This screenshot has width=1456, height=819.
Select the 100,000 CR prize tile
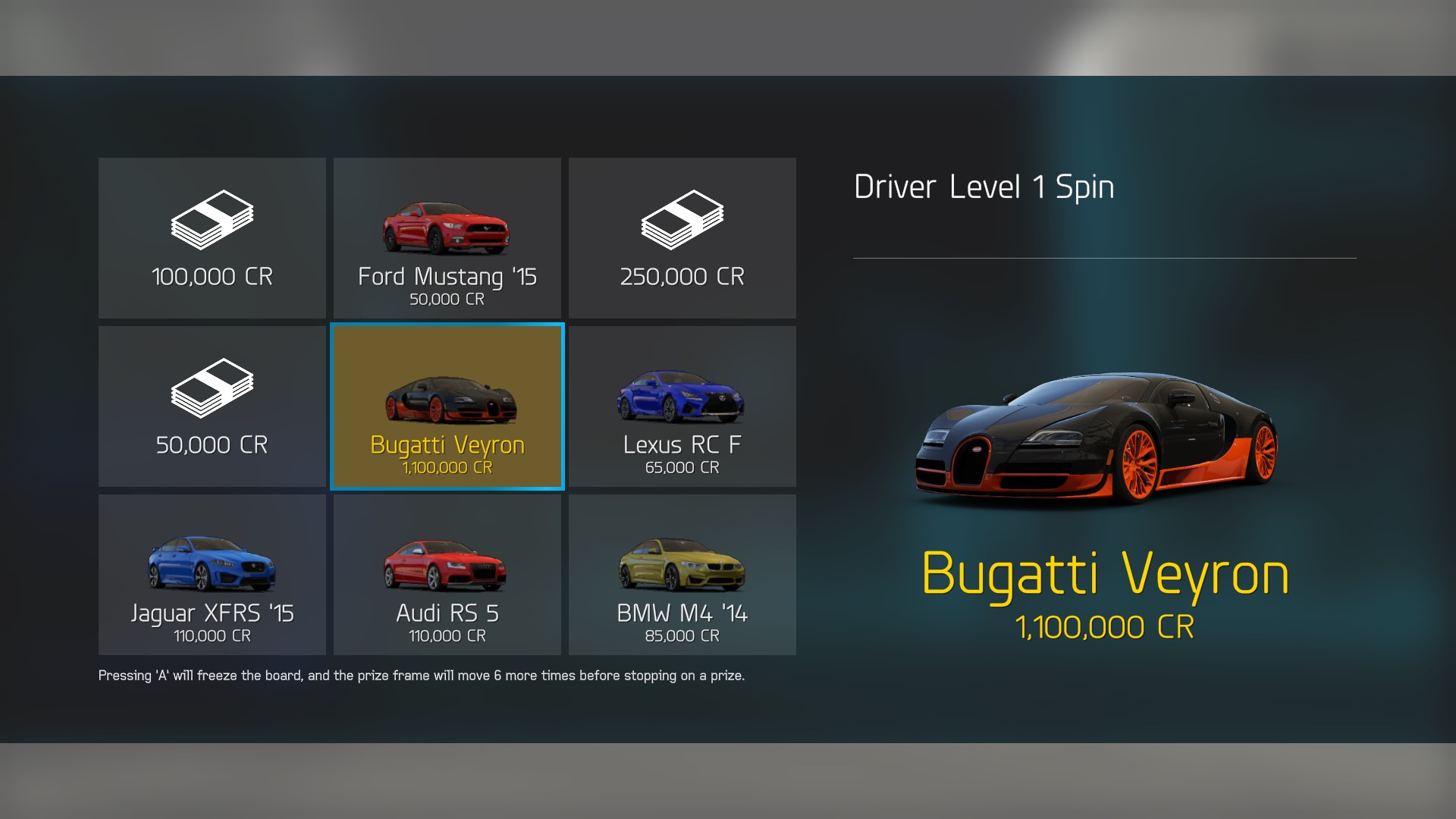pyautogui.click(x=212, y=238)
